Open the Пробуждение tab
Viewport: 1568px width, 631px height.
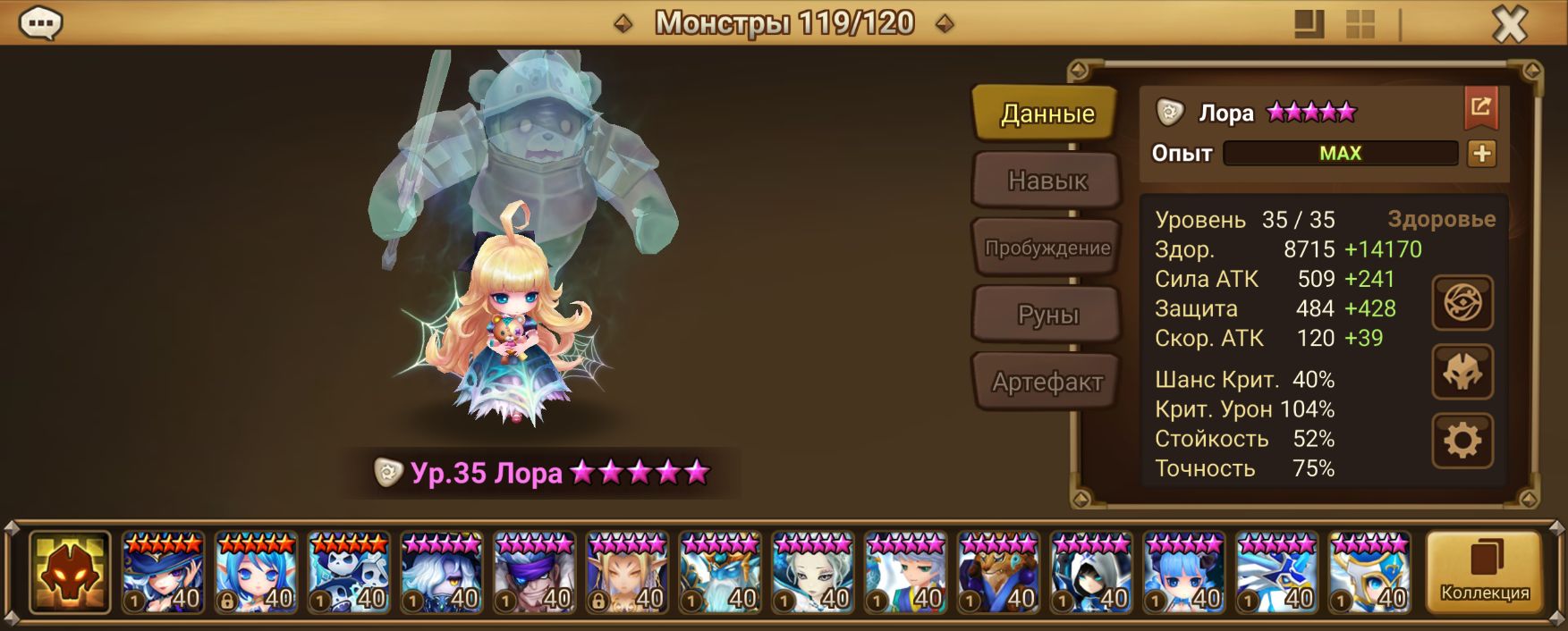click(1047, 248)
